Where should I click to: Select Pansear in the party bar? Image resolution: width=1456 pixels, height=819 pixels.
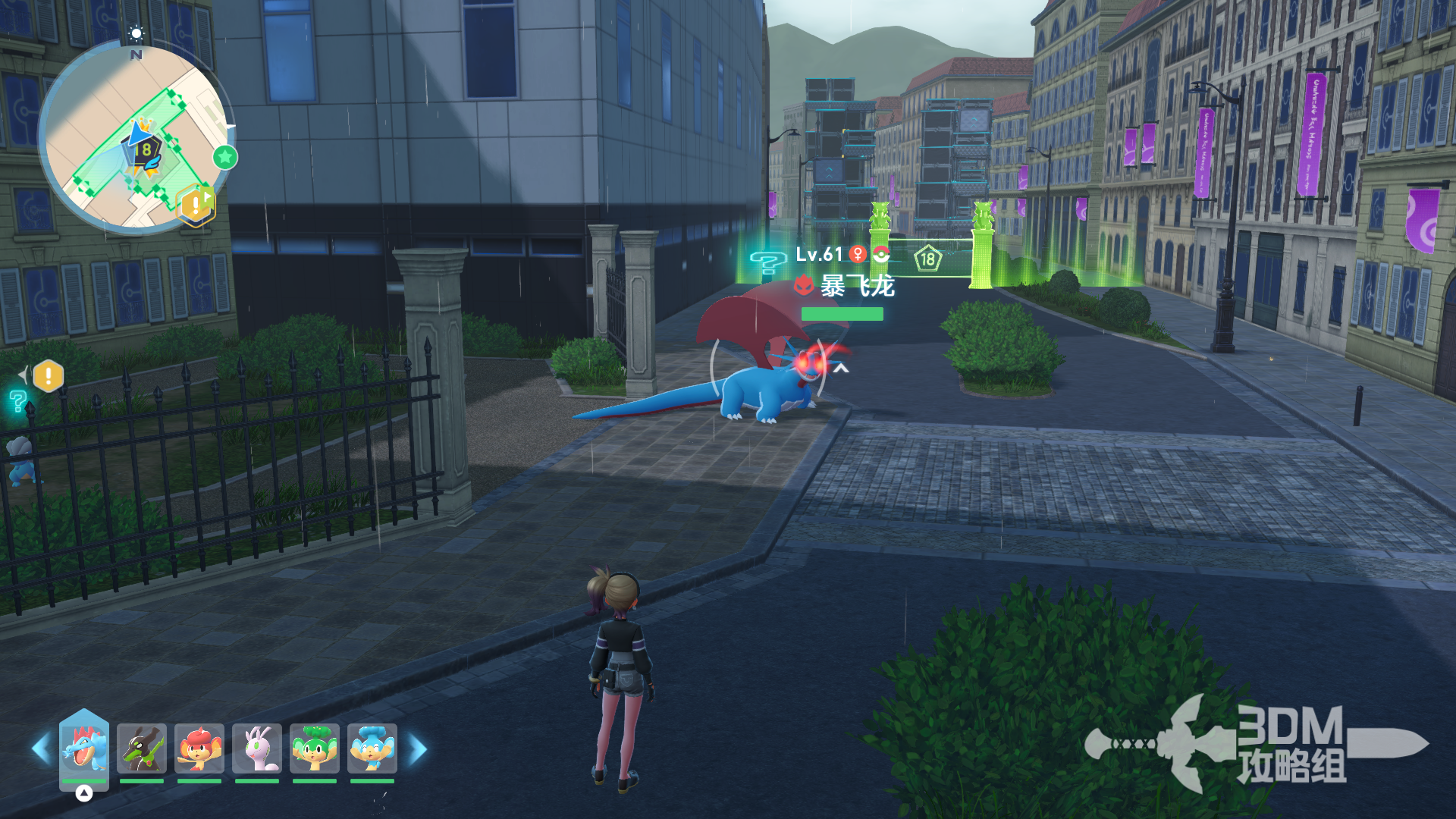pyautogui.click(x=199, y=748)
